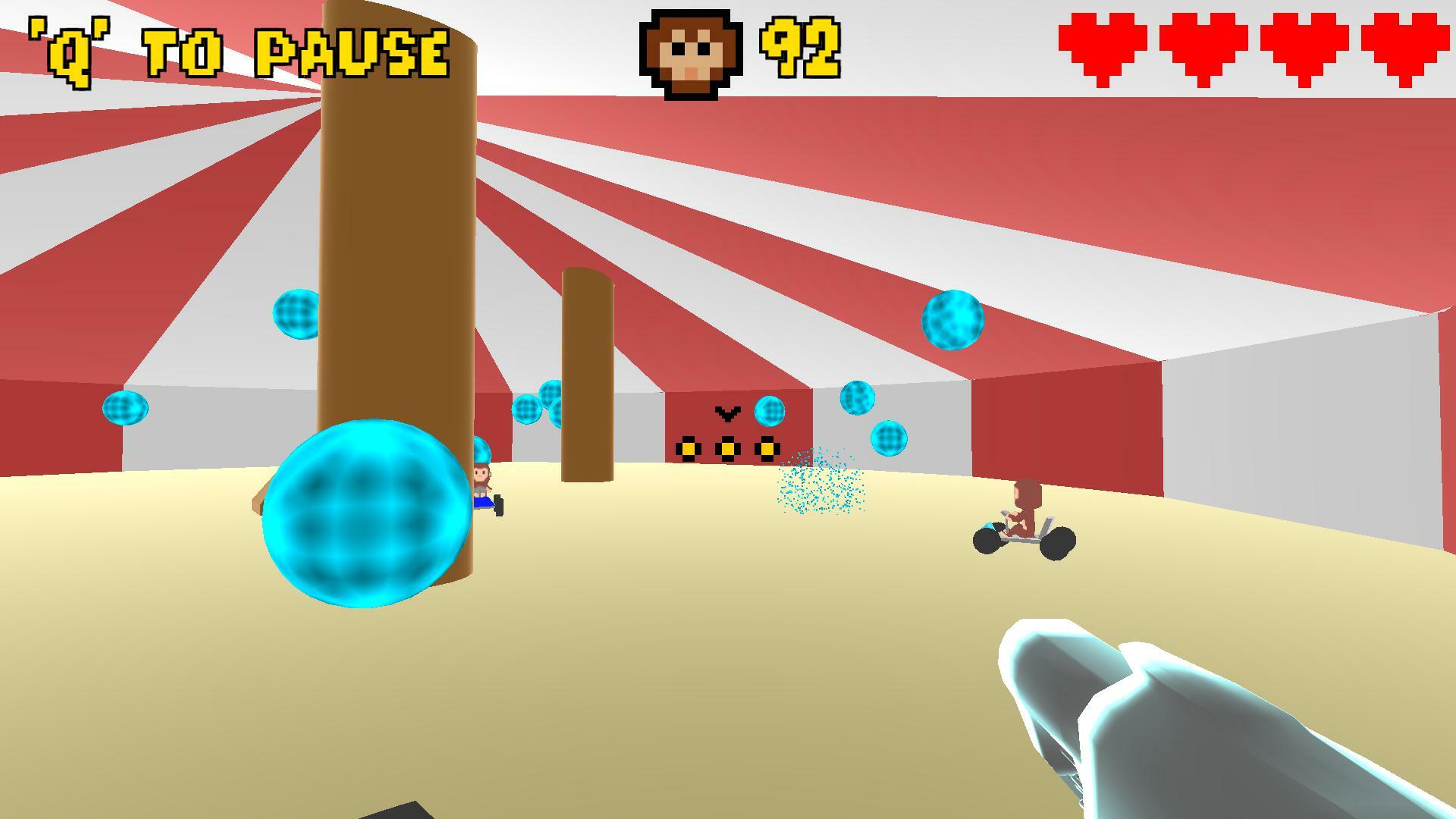Click the second red heart icon
Image resolution: width=1456 pixels, height=819 pixels.
pos(1203,48)
